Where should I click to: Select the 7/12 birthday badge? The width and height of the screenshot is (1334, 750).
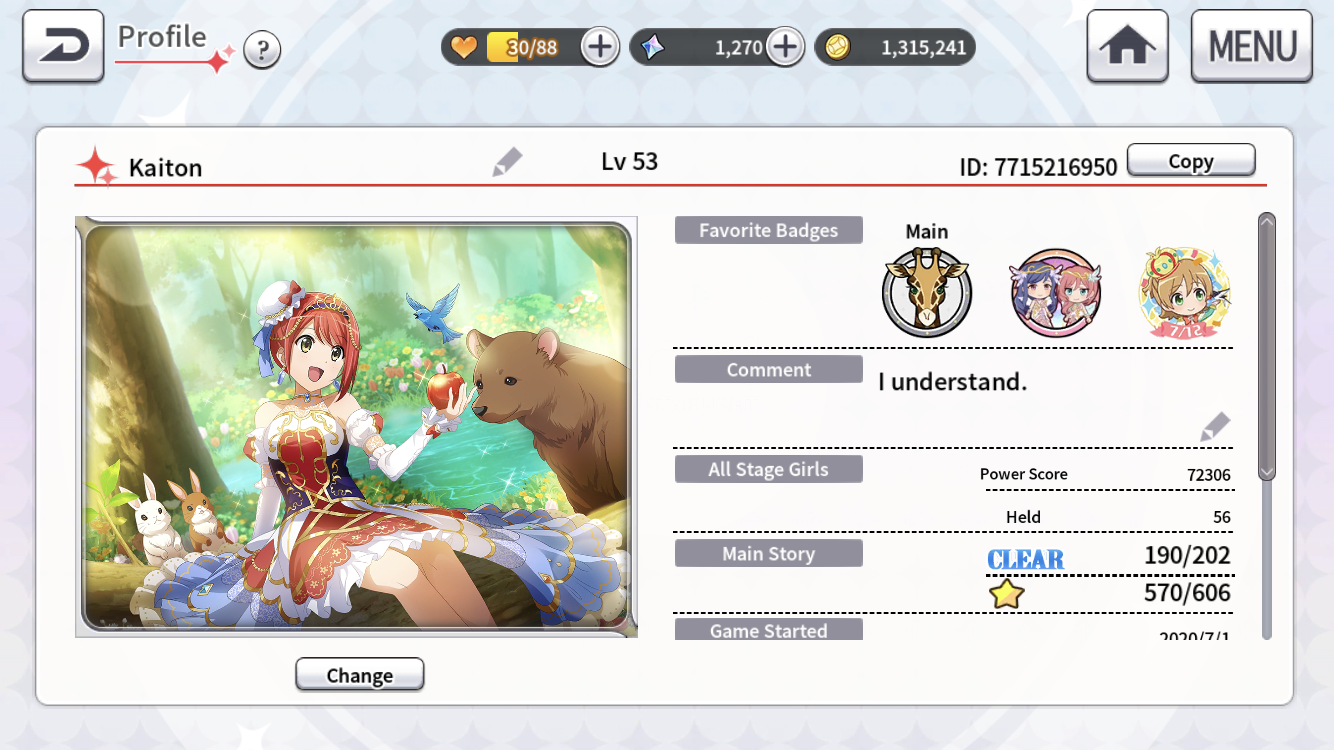(1184, 293)
